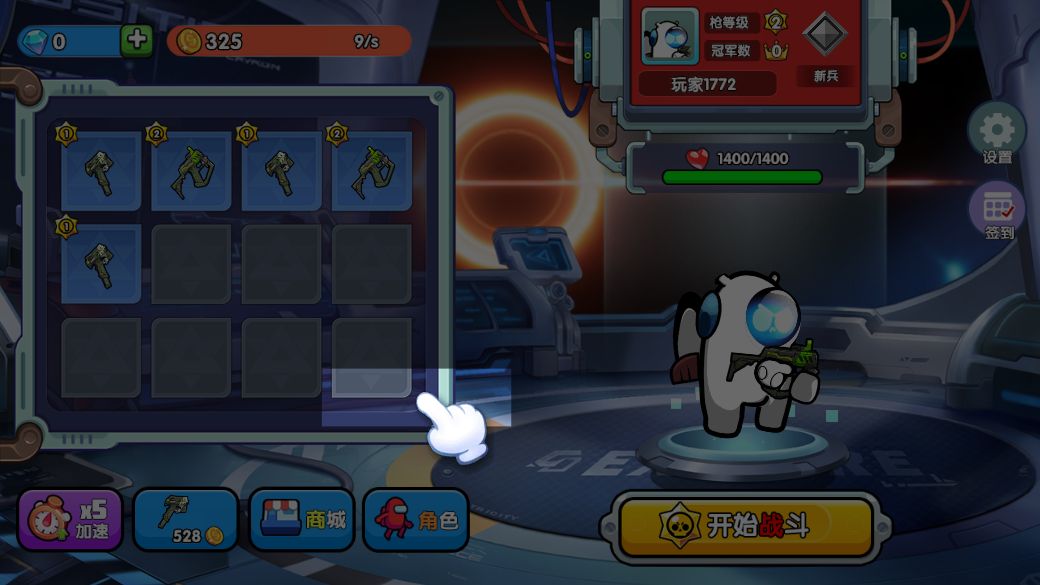Click the player avatar portrait
Image resolution: width=1040 pixels, height=585 pixels.
pos(669,35)
